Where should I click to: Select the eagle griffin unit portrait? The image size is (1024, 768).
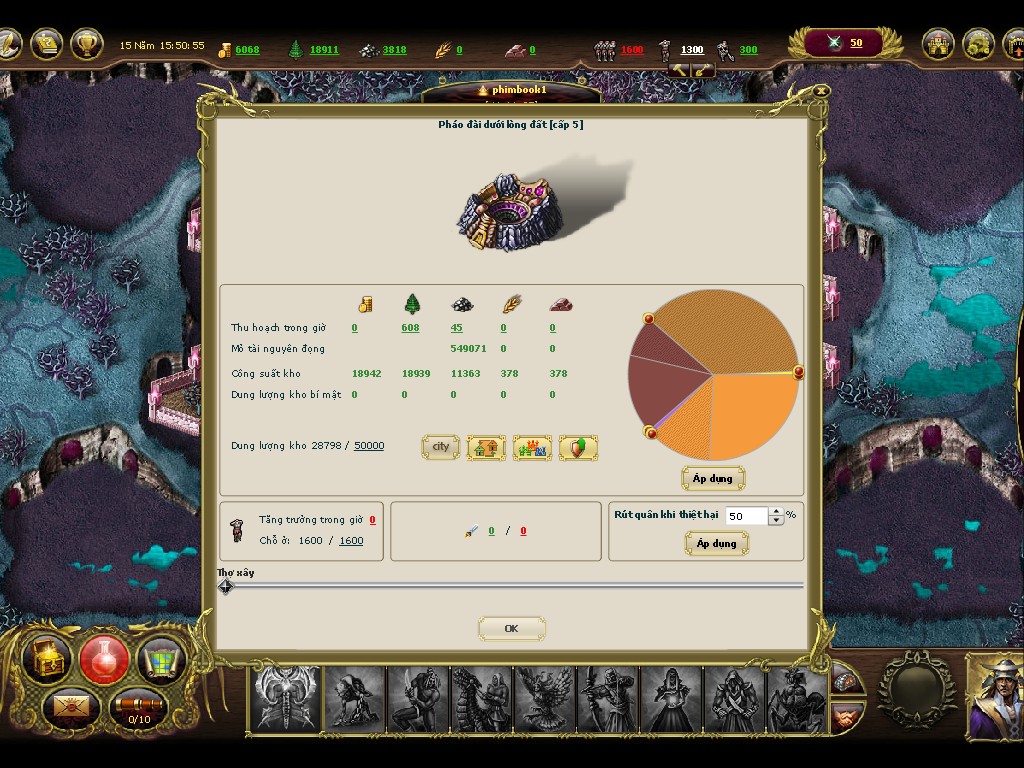click(545, 699)
